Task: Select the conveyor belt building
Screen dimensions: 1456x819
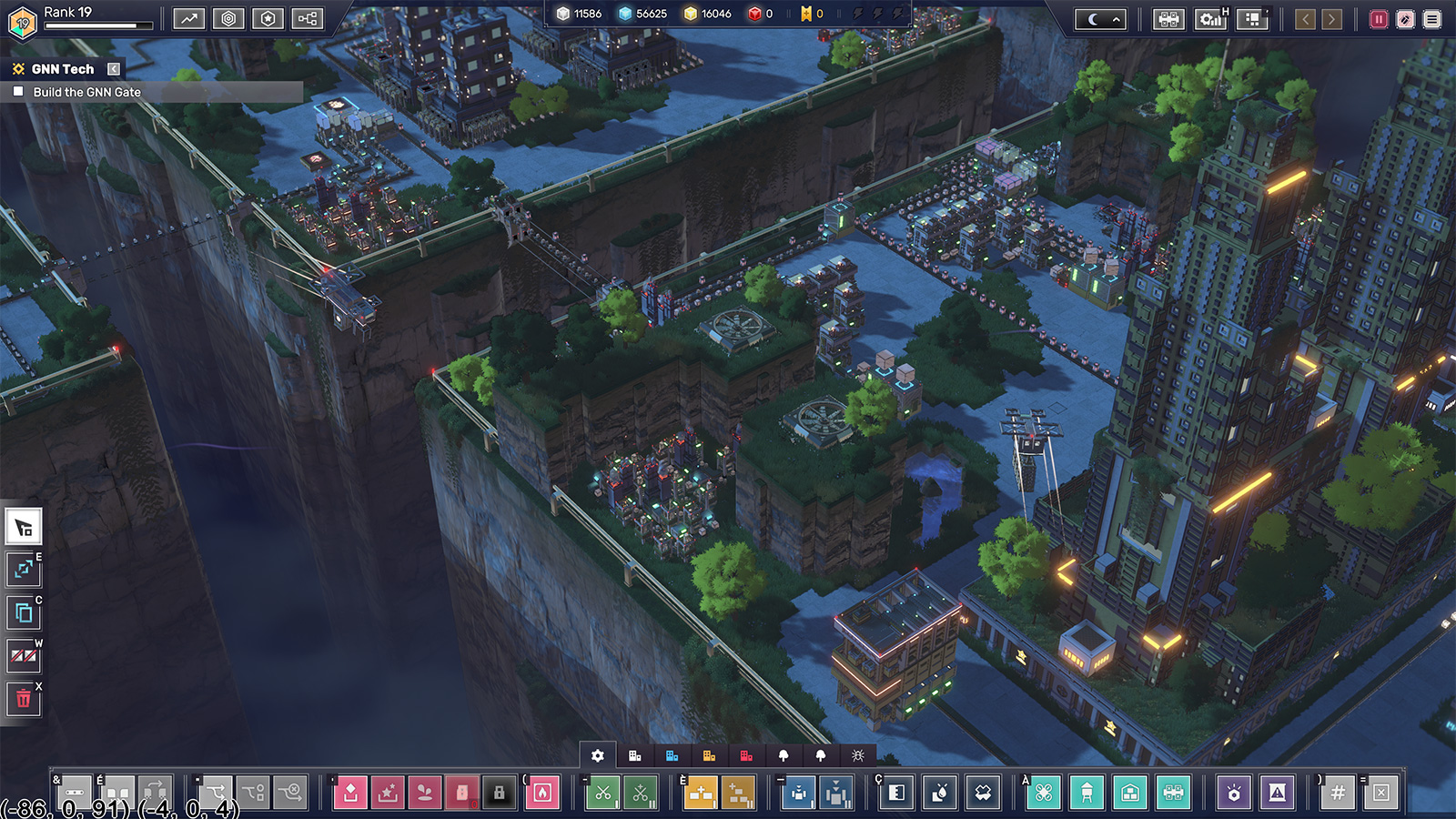Action: [x=76, y=793]
